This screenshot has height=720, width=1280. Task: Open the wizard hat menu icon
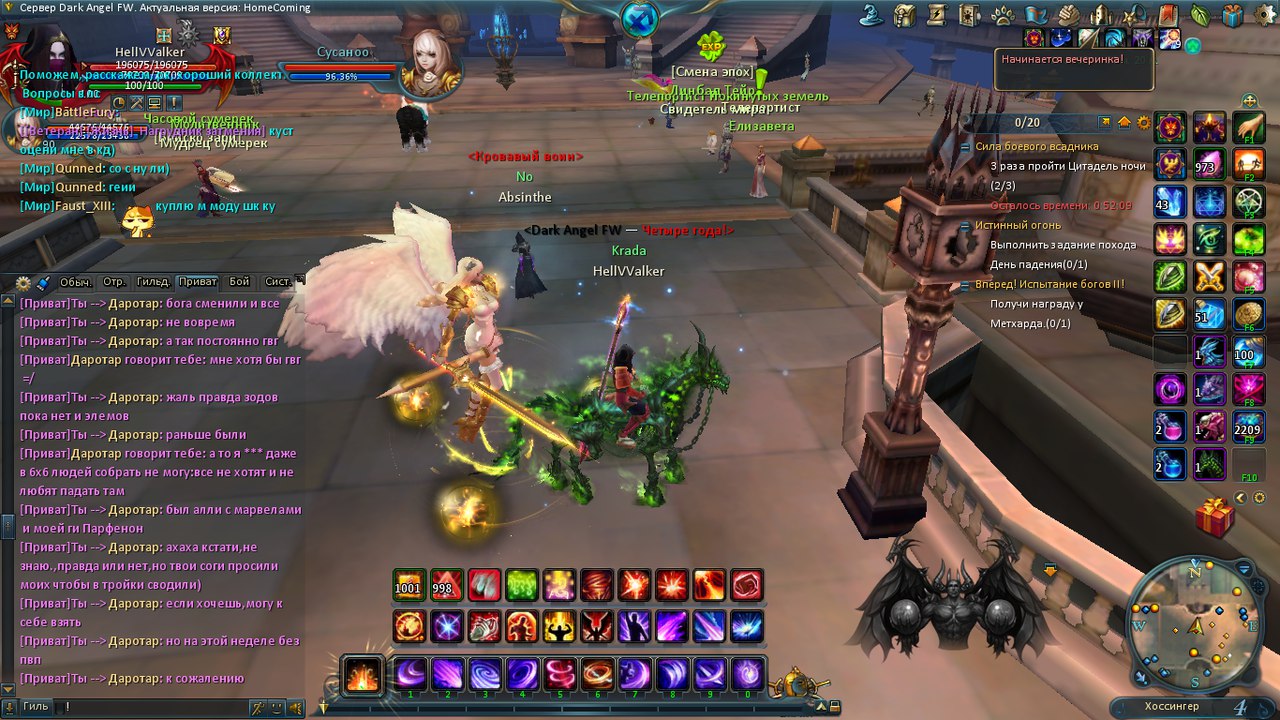[871, 15]
